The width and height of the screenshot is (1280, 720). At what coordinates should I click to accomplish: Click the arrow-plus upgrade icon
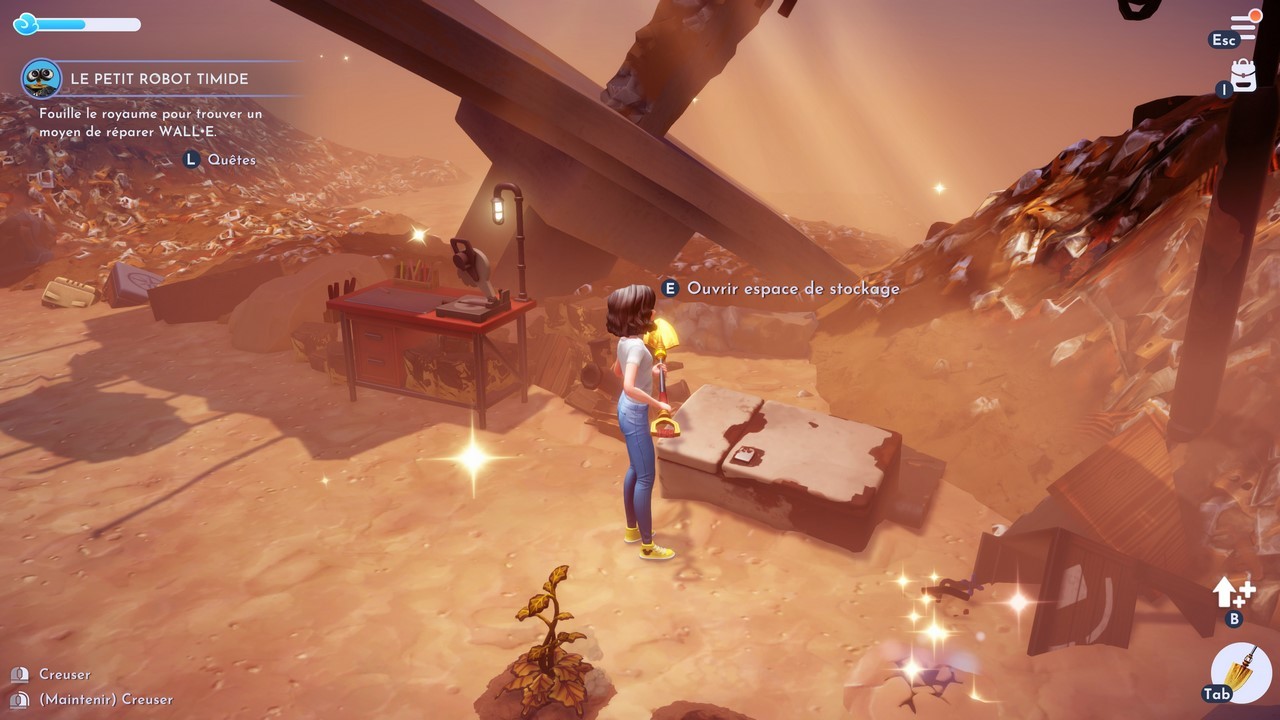(1233, 593)
